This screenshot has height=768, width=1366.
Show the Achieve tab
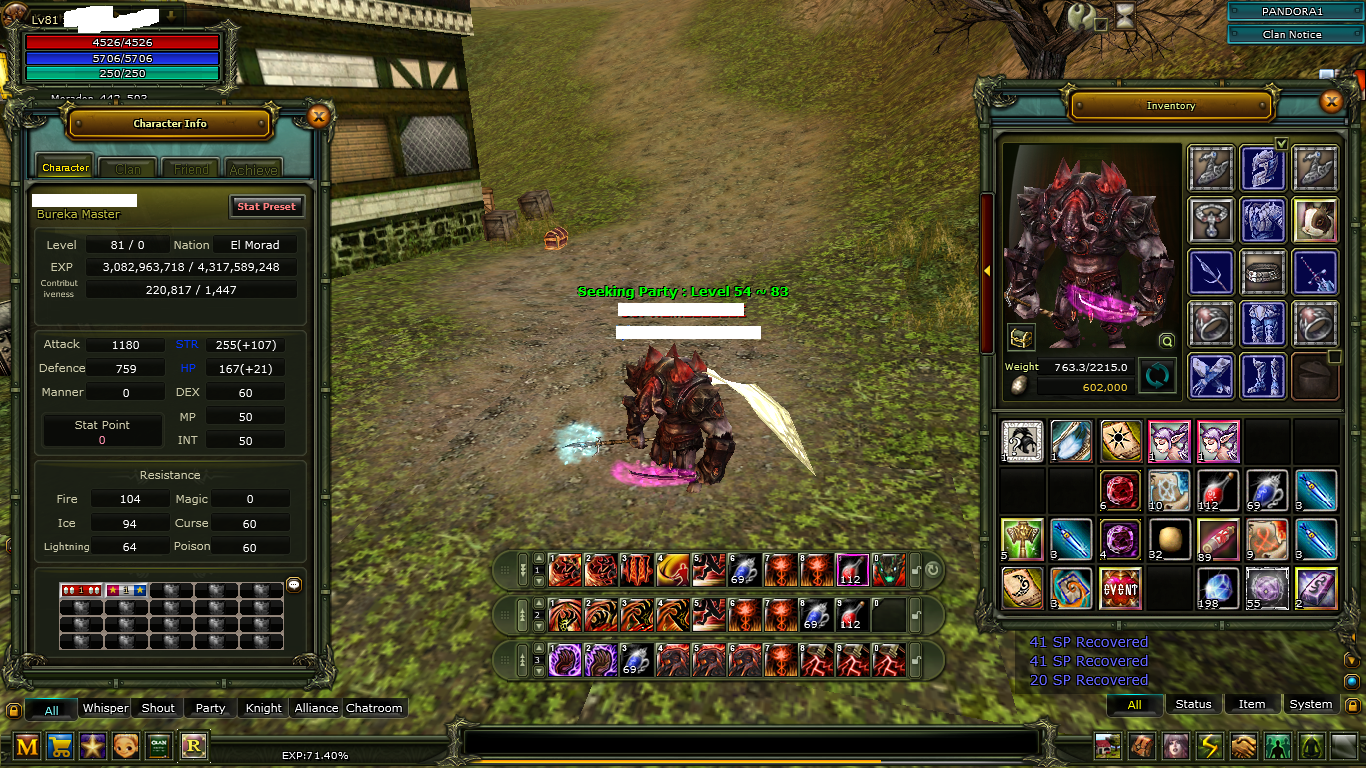253,169
